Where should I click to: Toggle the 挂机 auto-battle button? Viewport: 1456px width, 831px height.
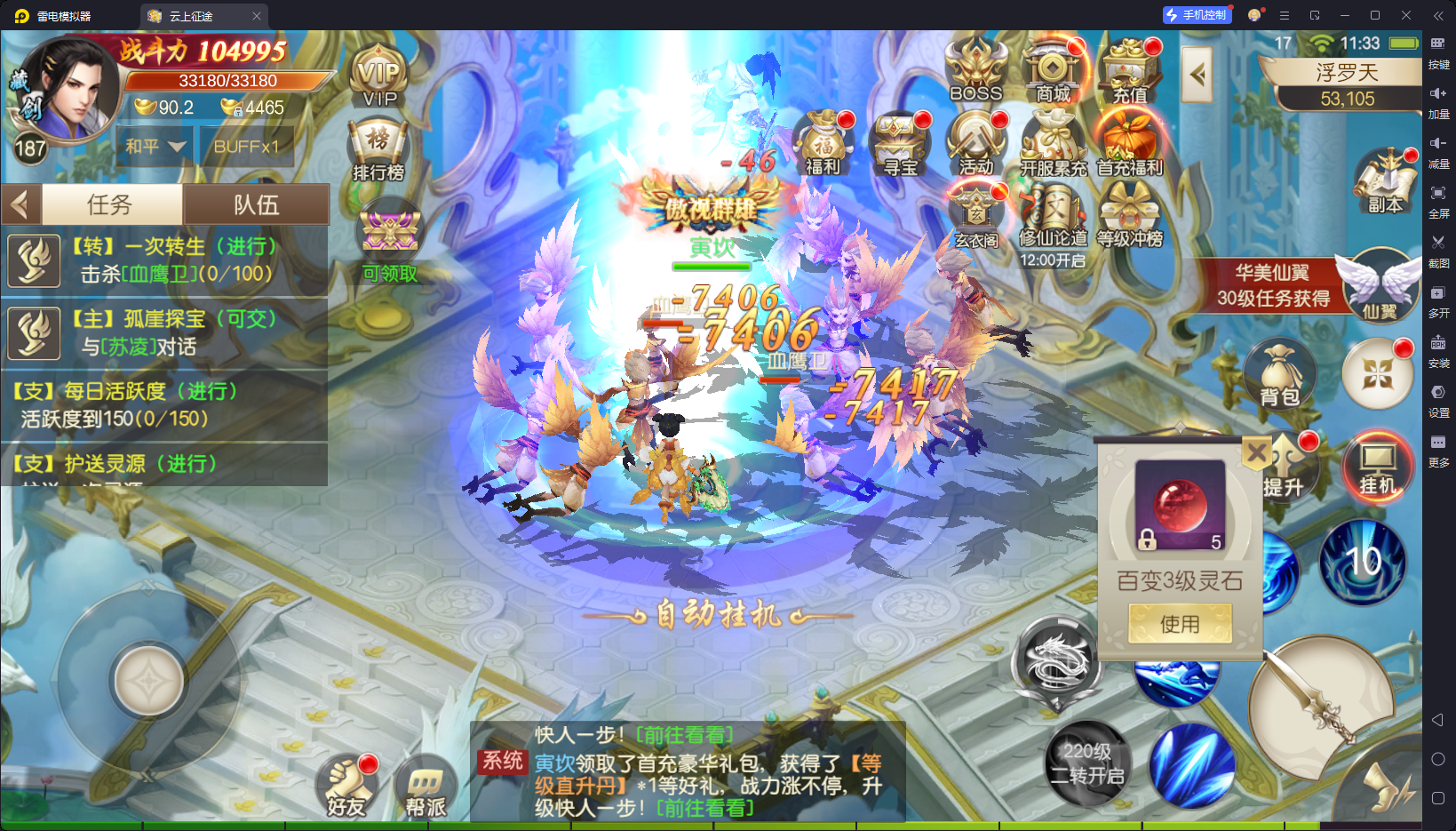pyautogui.click(x=1378, y=467)
